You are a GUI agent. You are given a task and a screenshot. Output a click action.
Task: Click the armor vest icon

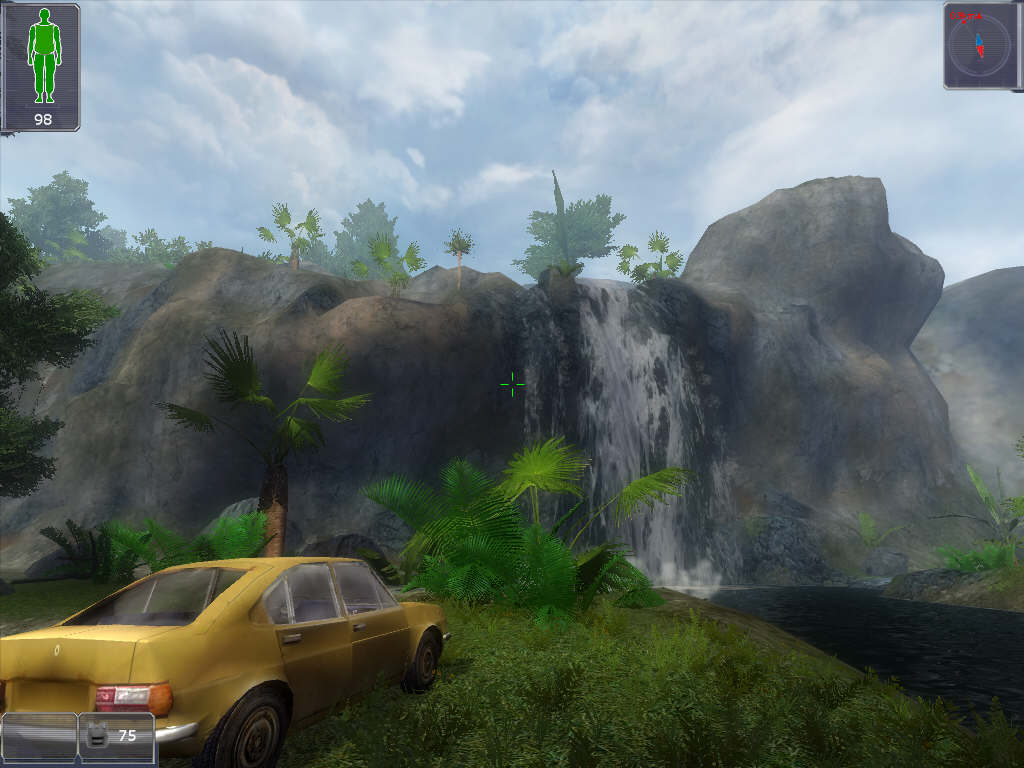tap(97, 736)
